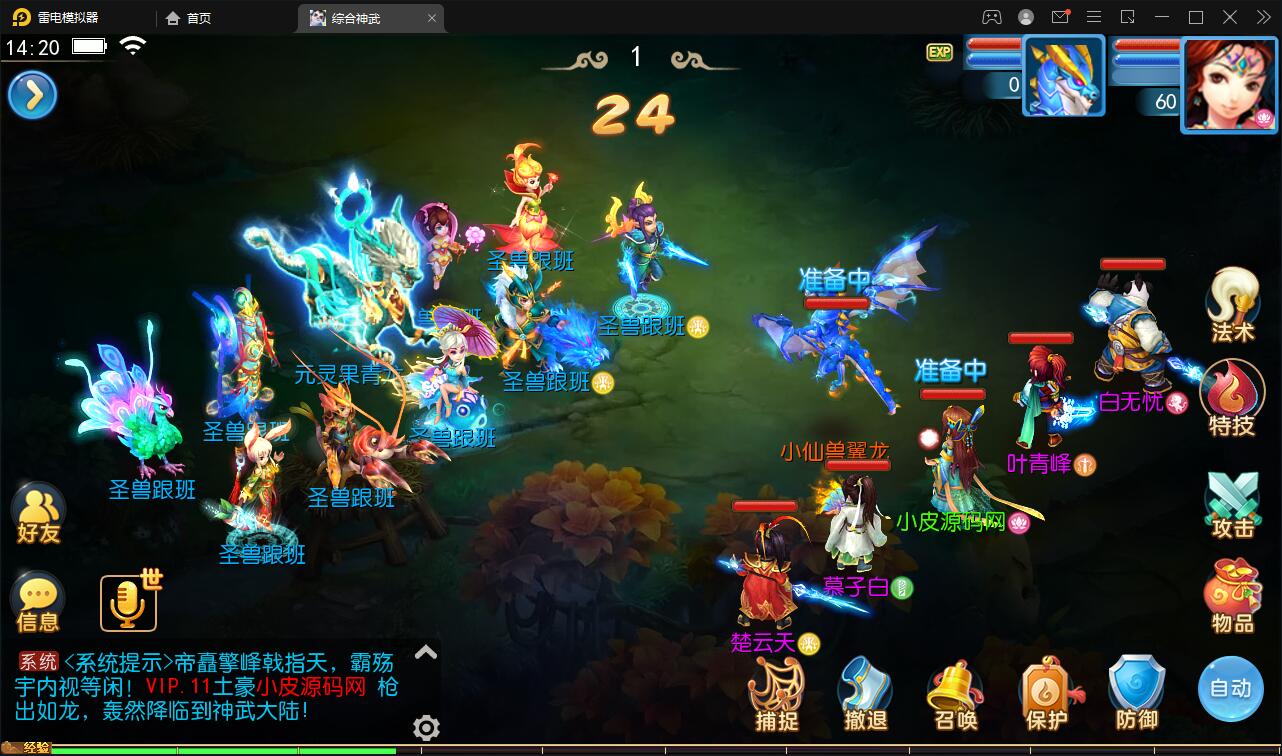The height and width of the screenshot is (756, 1282).
Task: Toggle the world chat microphone
Action: [x=127, y=600]
